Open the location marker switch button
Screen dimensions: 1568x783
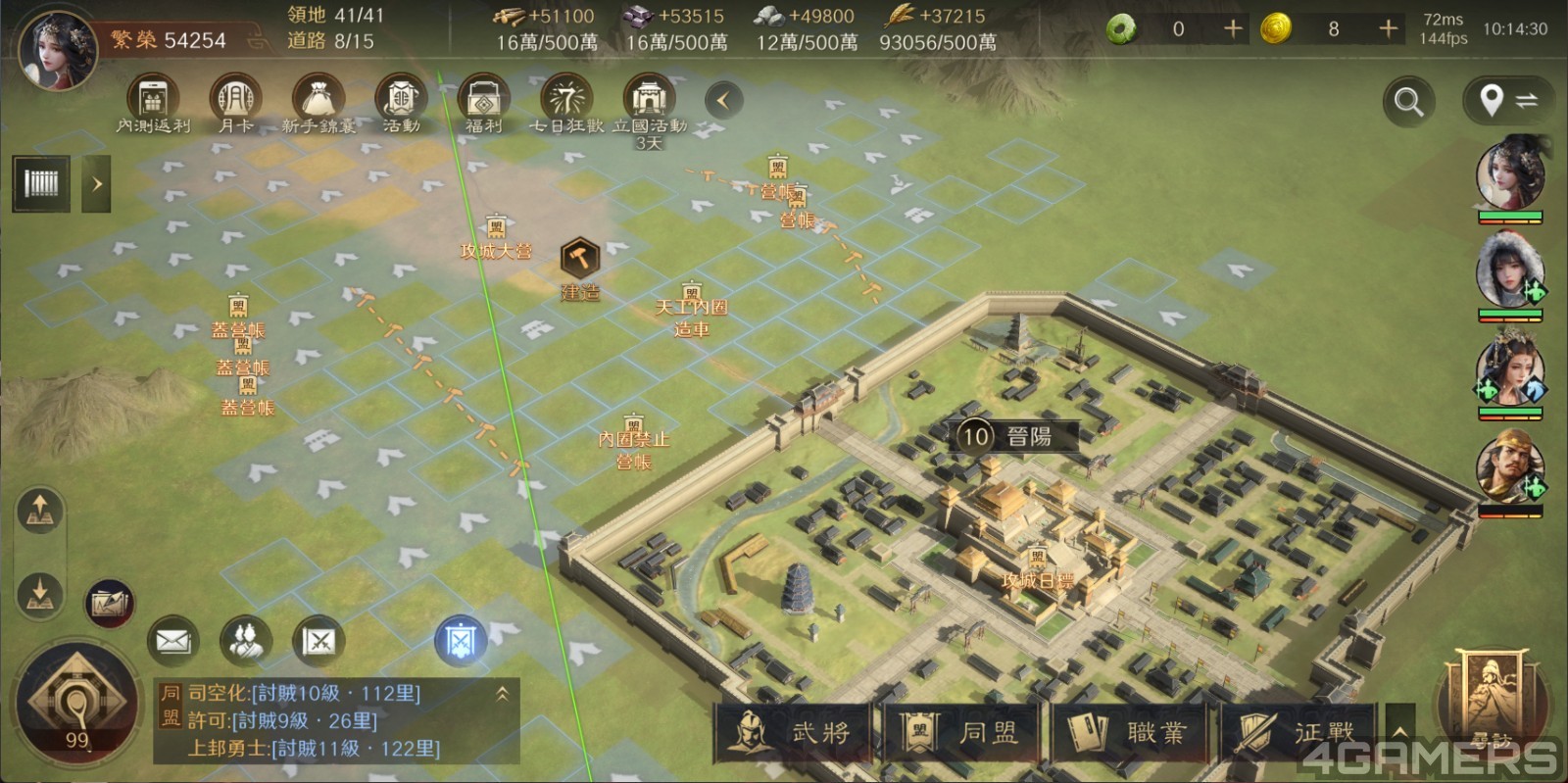pos(1508,101)
